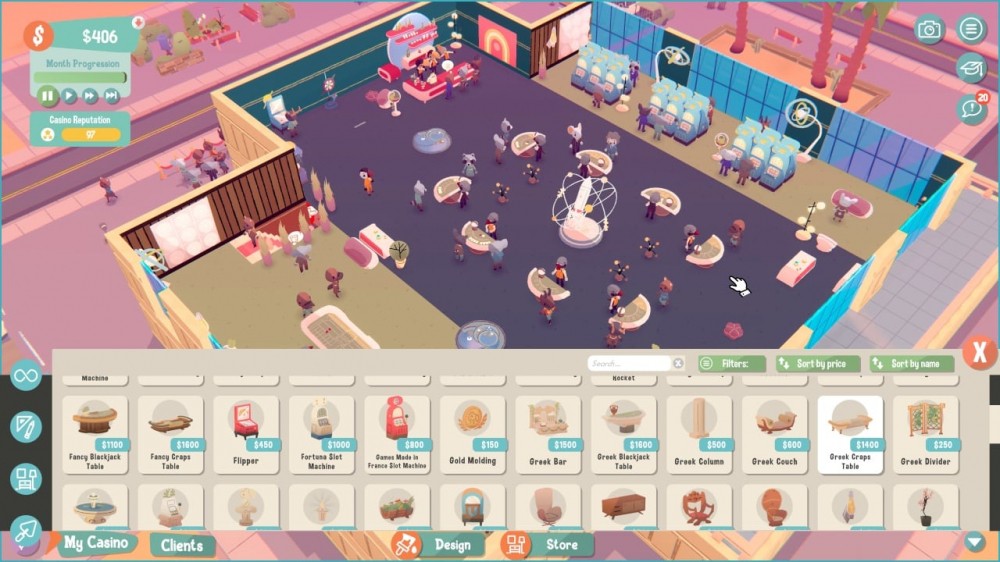
Task: View the notifications speech bubble
Action: click(x=970, y=108)
